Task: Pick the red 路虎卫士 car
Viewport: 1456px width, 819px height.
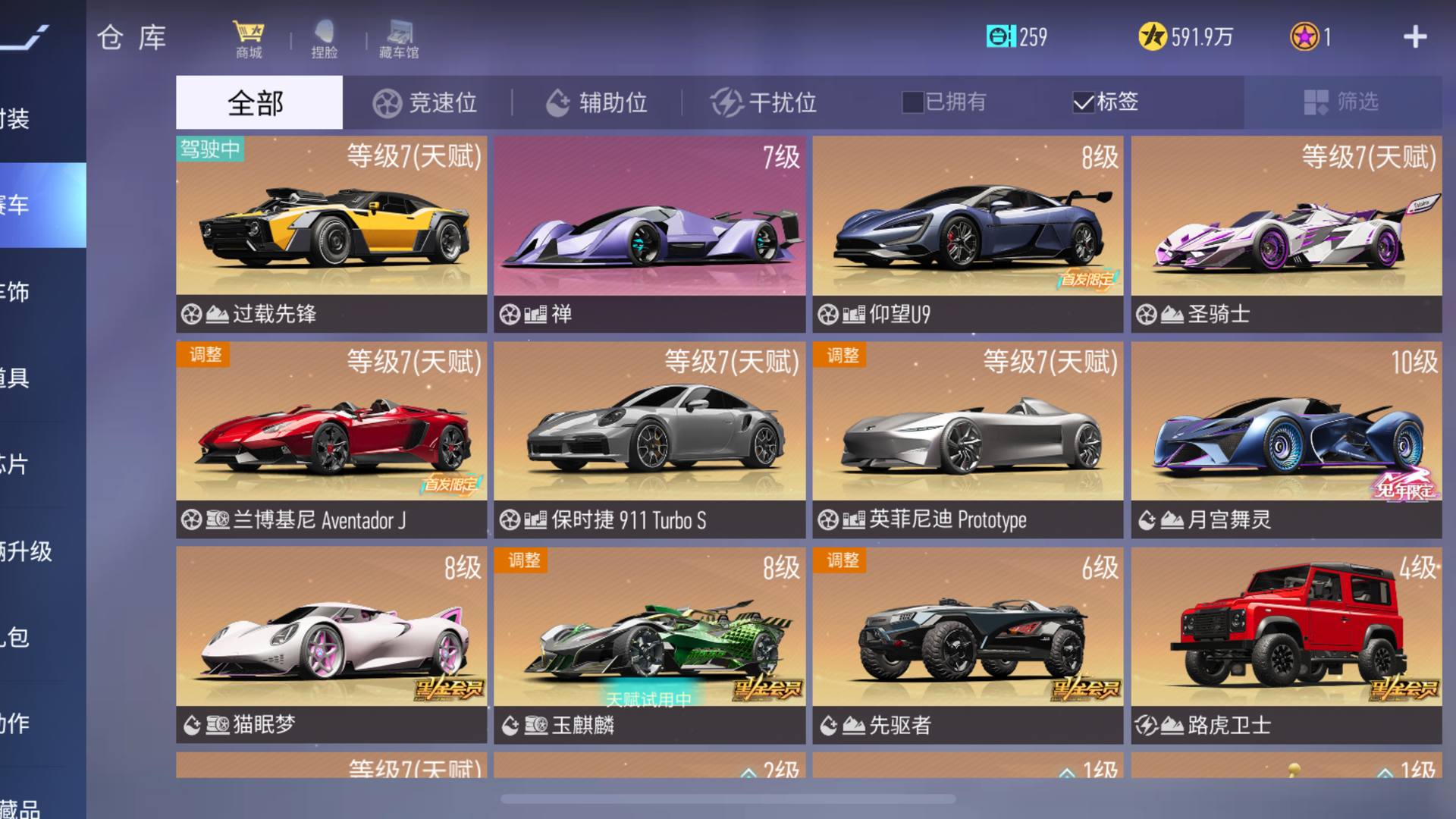Action: click(x=1286, y=645)
